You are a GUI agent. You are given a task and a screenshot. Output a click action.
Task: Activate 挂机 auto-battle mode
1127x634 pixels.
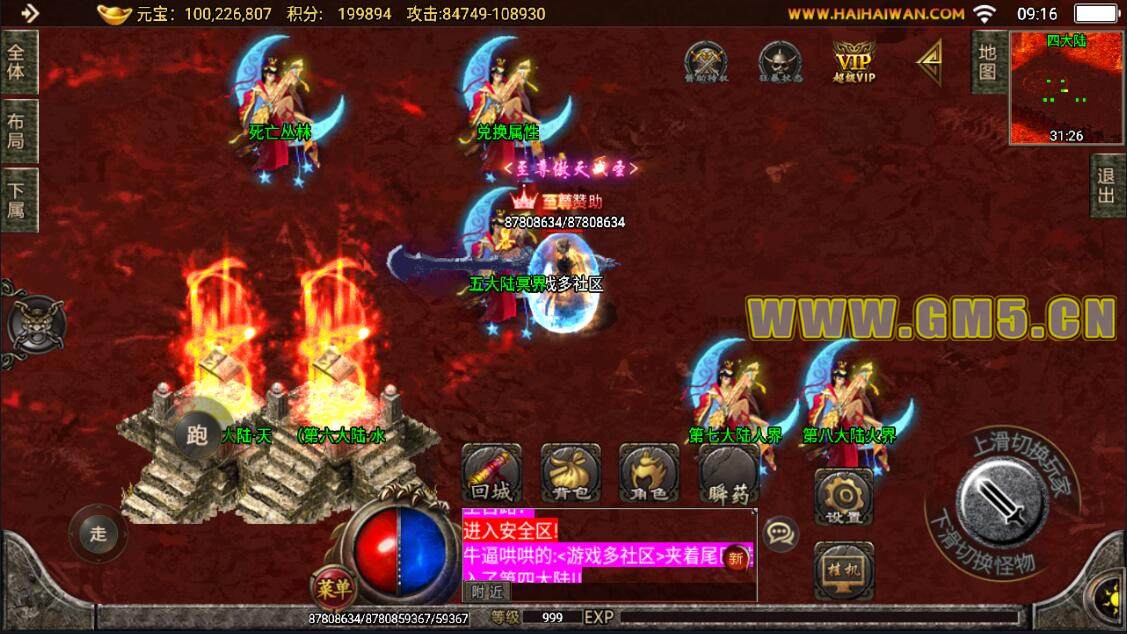point(843,571)
